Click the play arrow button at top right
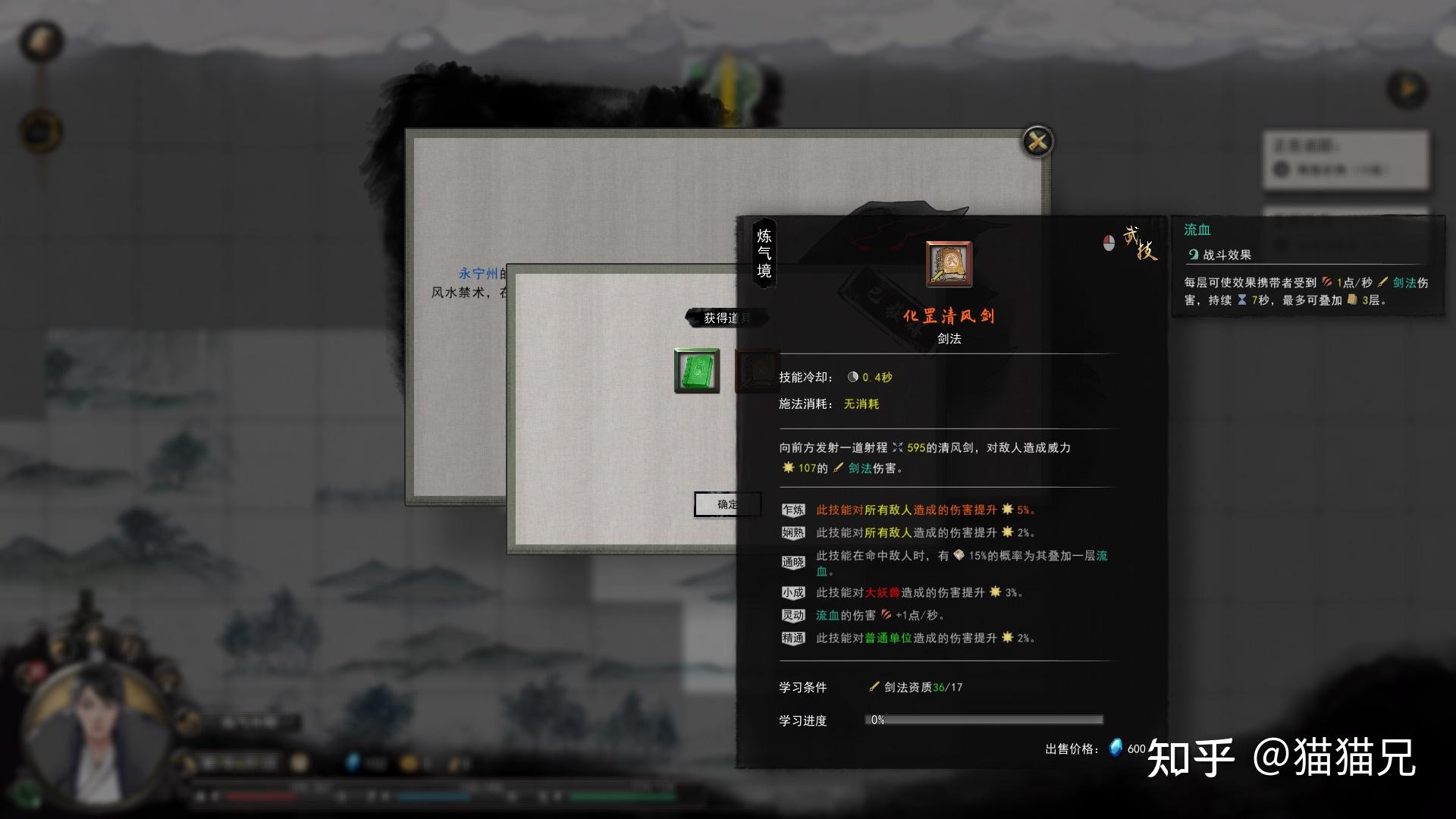This screenshot has width=1456, height=819. (x=1407, y=89)
